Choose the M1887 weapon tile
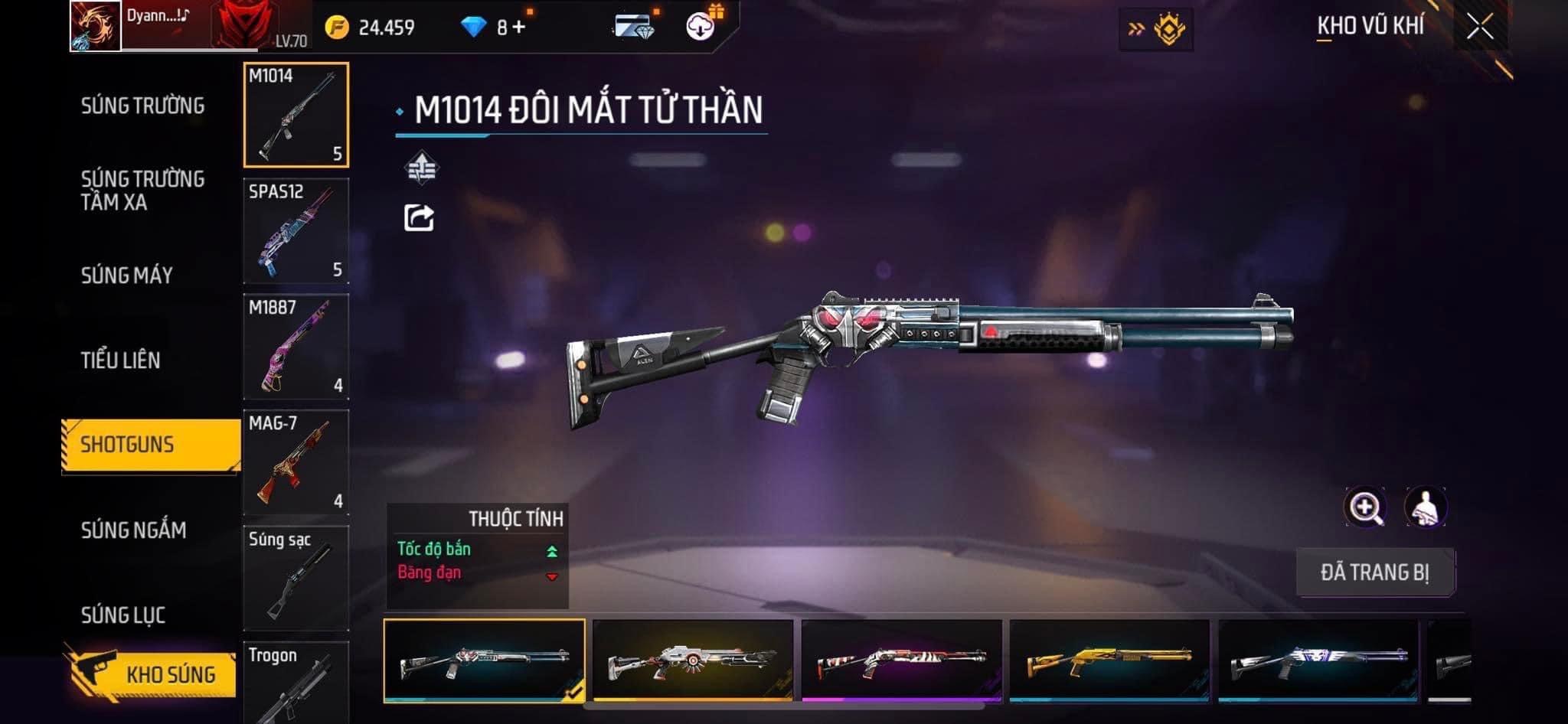This screenshot has height=724, width=1568. pos(296,346)
